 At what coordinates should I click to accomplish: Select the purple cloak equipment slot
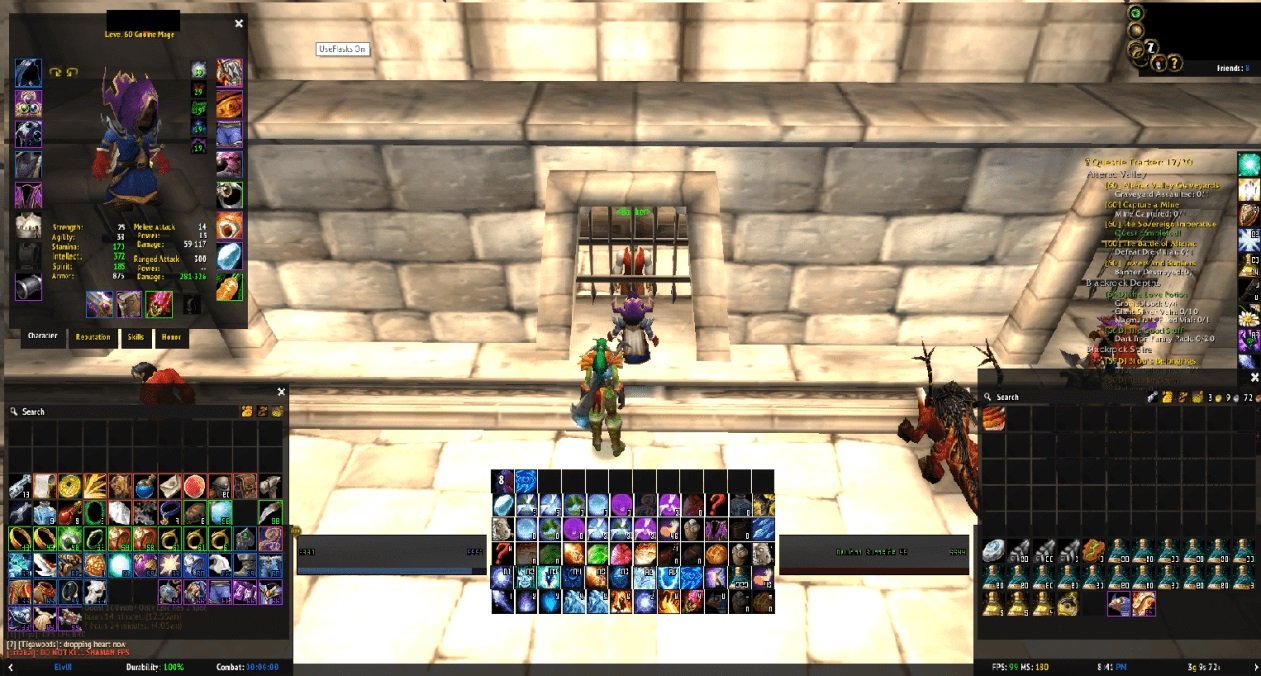click(x=27, y=194)
